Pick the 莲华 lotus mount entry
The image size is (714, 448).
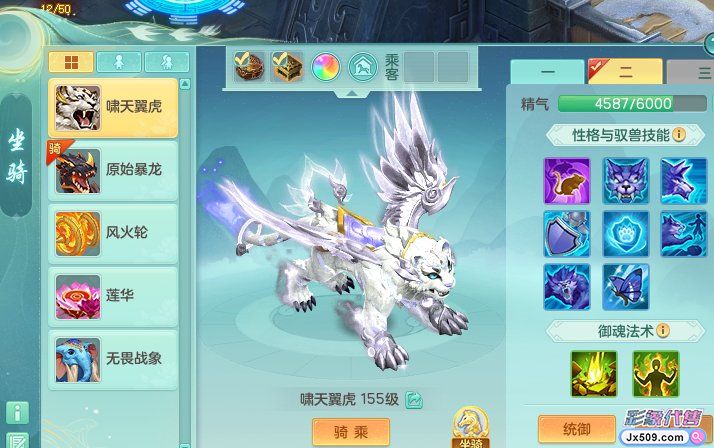[113, 295]
